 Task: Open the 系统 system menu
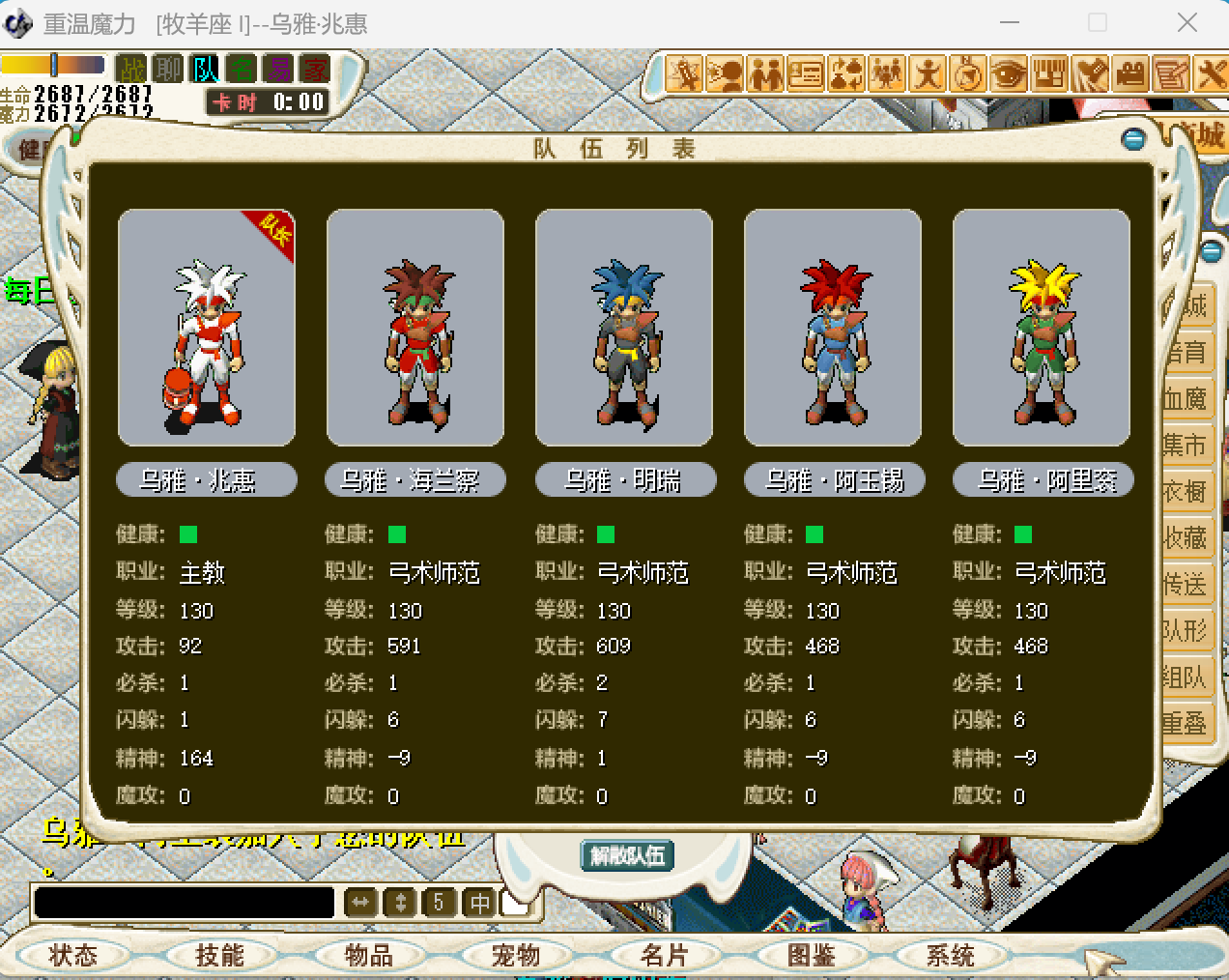coord(951,956)
